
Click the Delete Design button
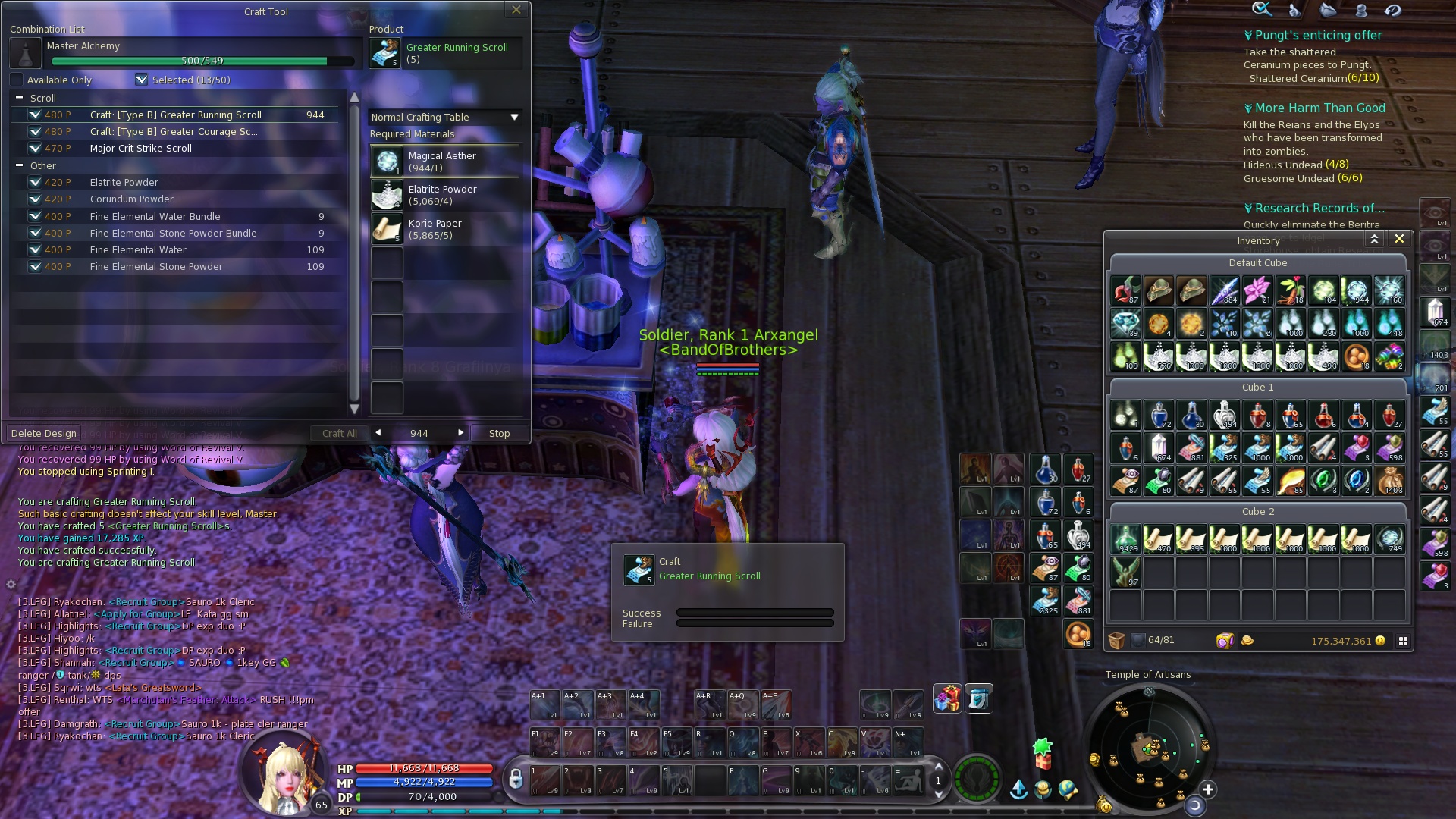click(x=44, y=434)
